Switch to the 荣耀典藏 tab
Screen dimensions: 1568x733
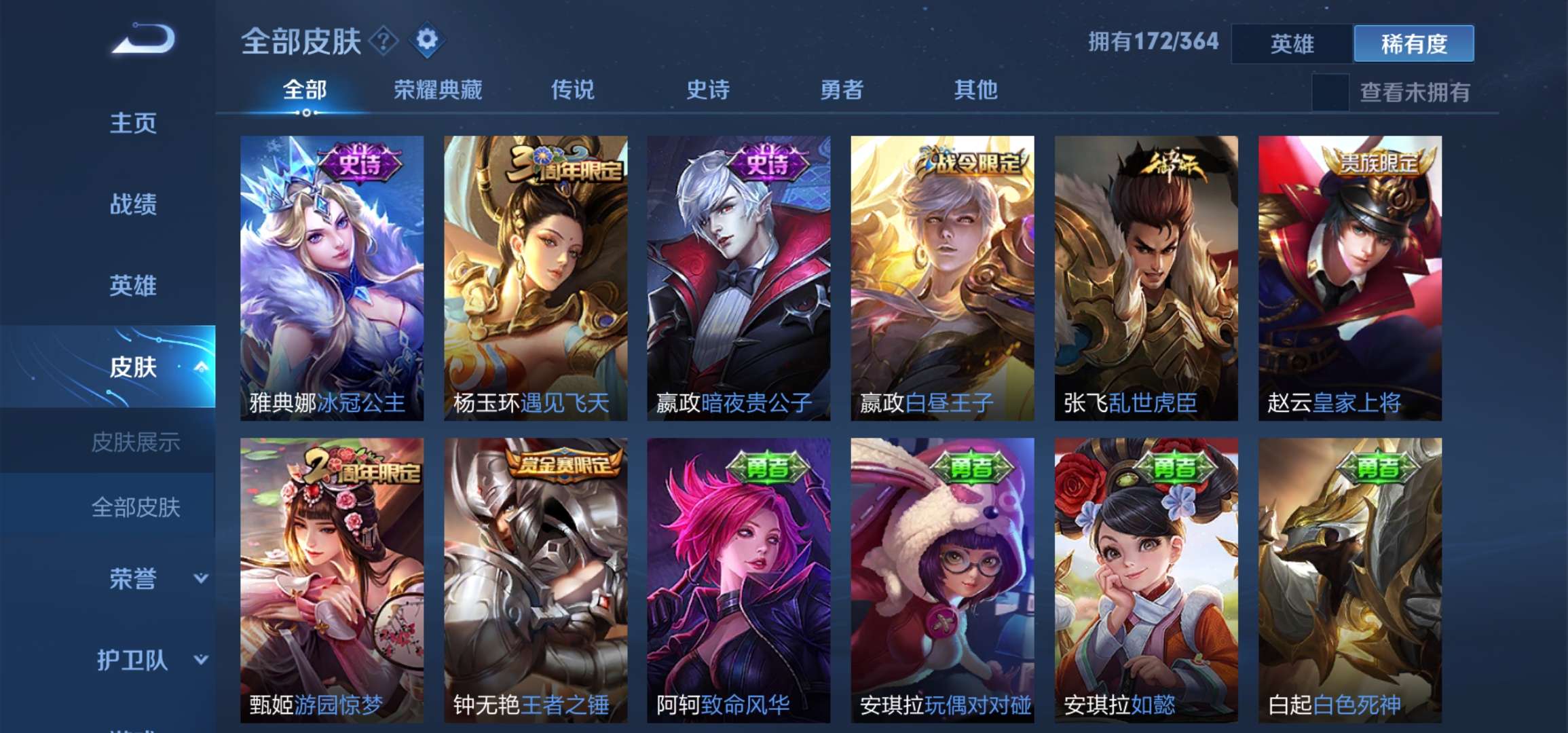pyautogui.click(x=438, y=90)
